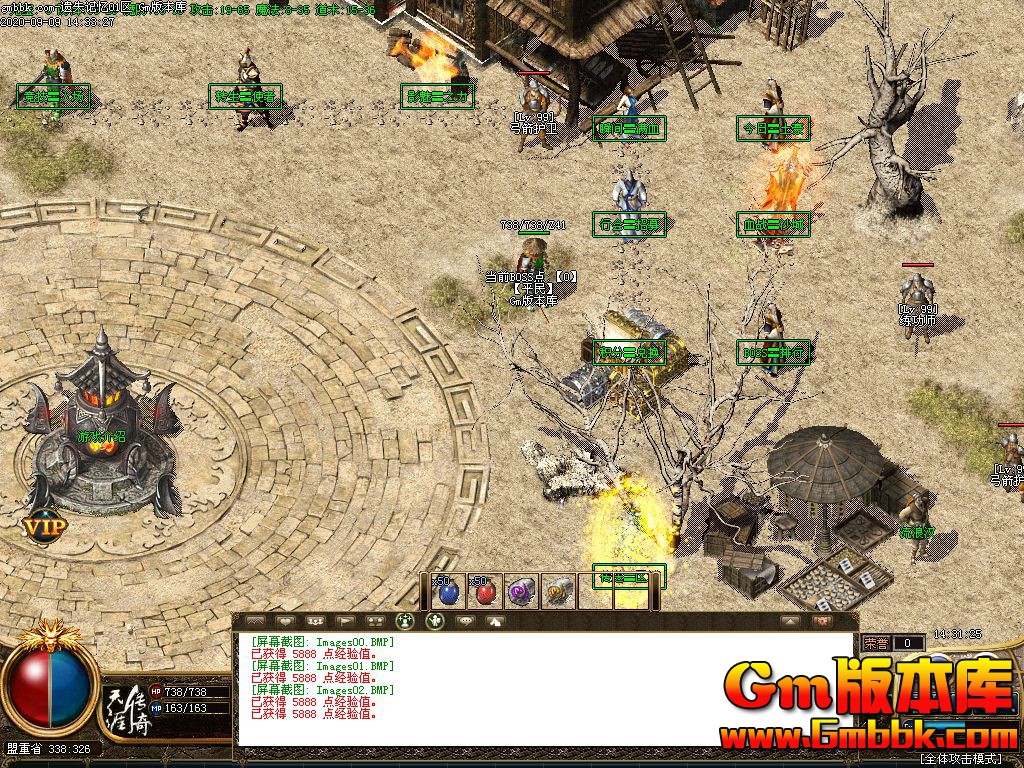Open the VIP badge menu
The image size is (1024, 768).
click(x=44, y=524)
